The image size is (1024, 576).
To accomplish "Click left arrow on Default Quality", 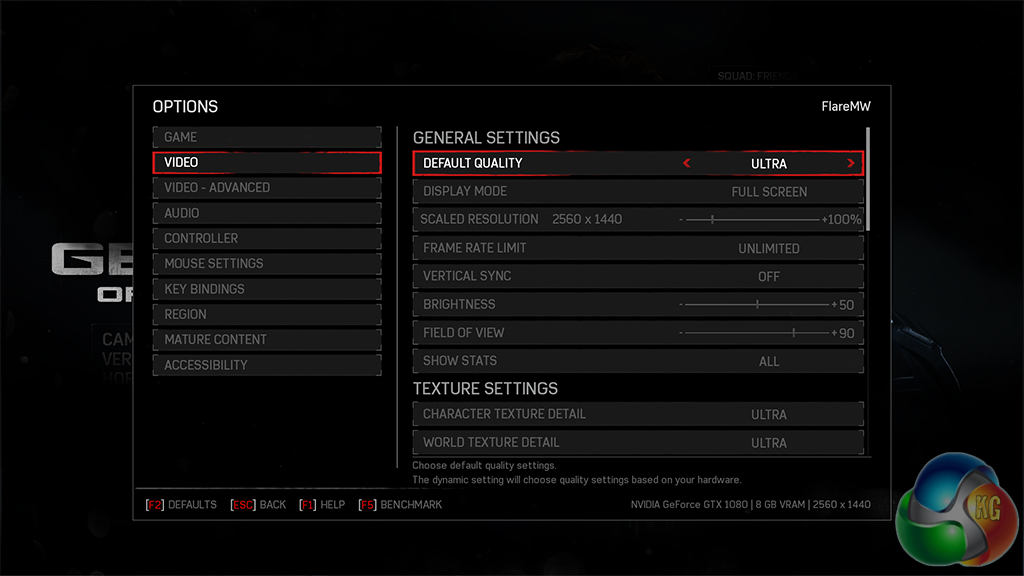I will pos(687,163).
